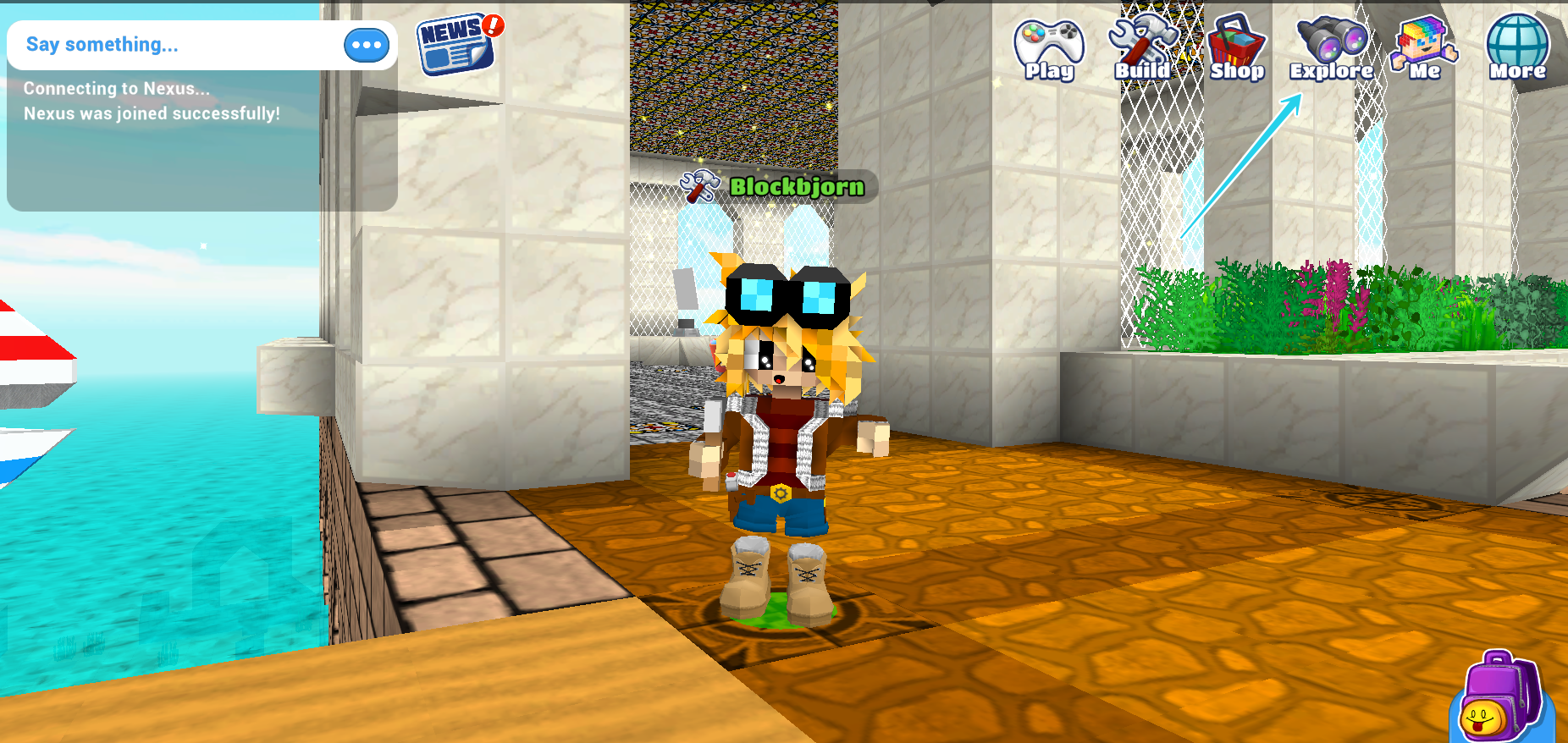1568x743 pixels.
Task: Open the chat options bubble button
Action: [x=367, y=46]
